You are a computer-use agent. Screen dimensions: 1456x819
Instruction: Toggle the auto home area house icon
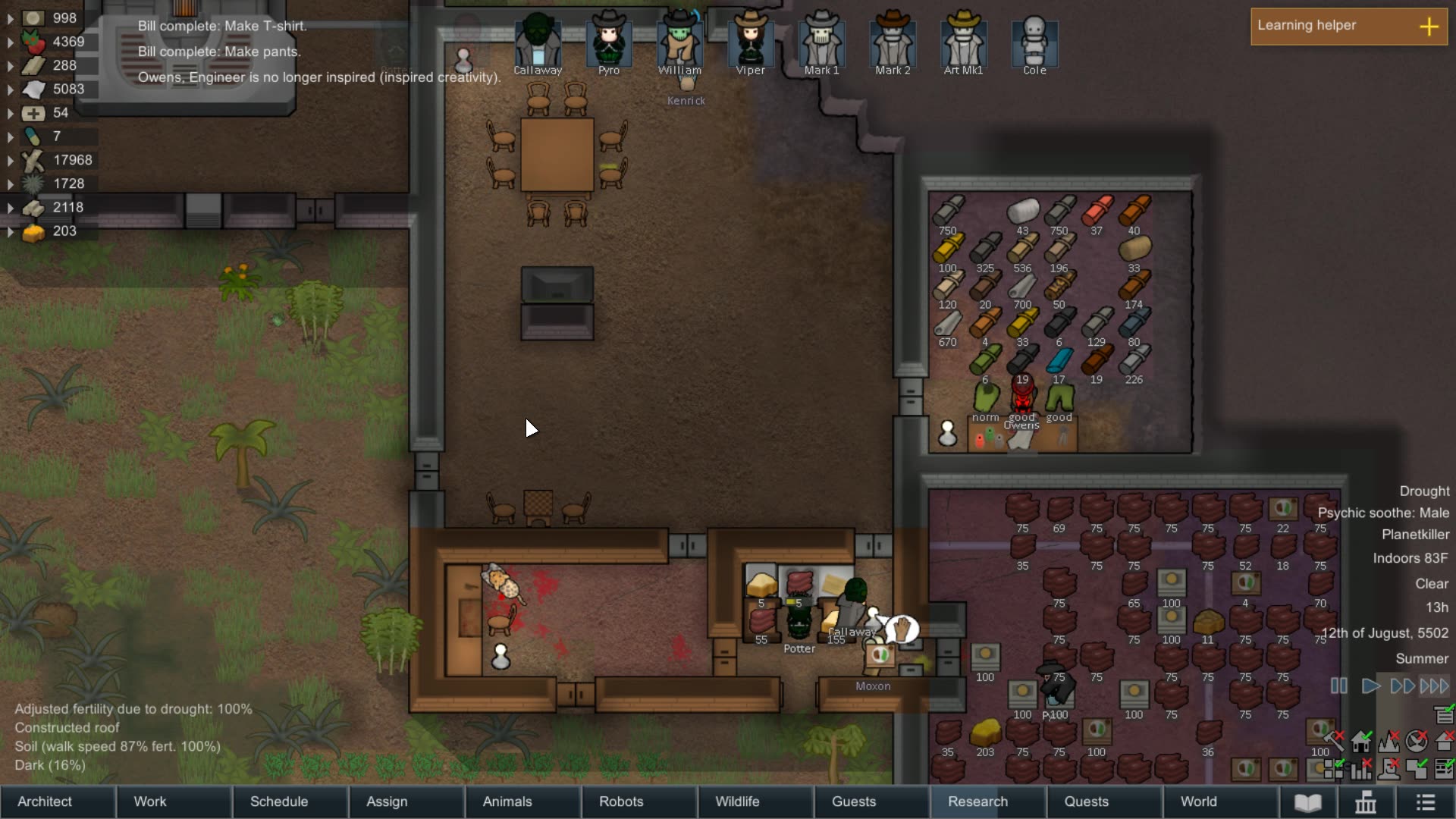pyautogui.click(x=1361, y=742)
